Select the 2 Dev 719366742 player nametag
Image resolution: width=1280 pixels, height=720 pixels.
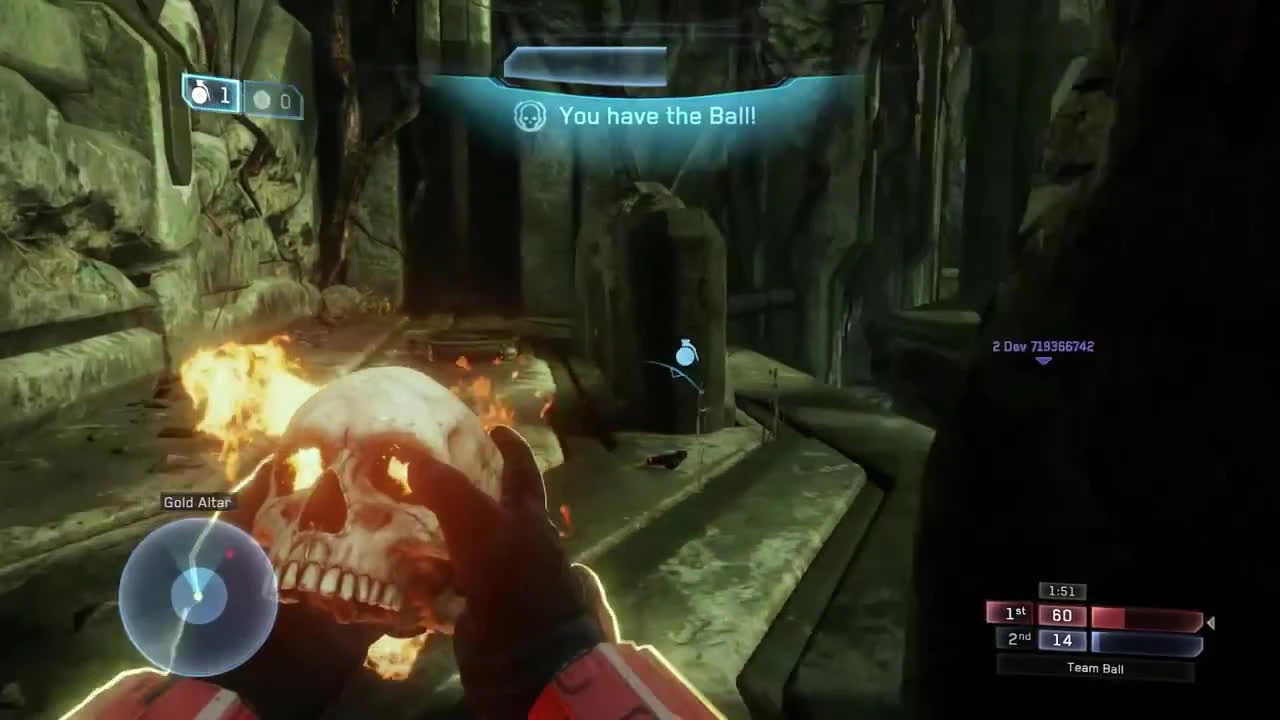point(1042,346)
